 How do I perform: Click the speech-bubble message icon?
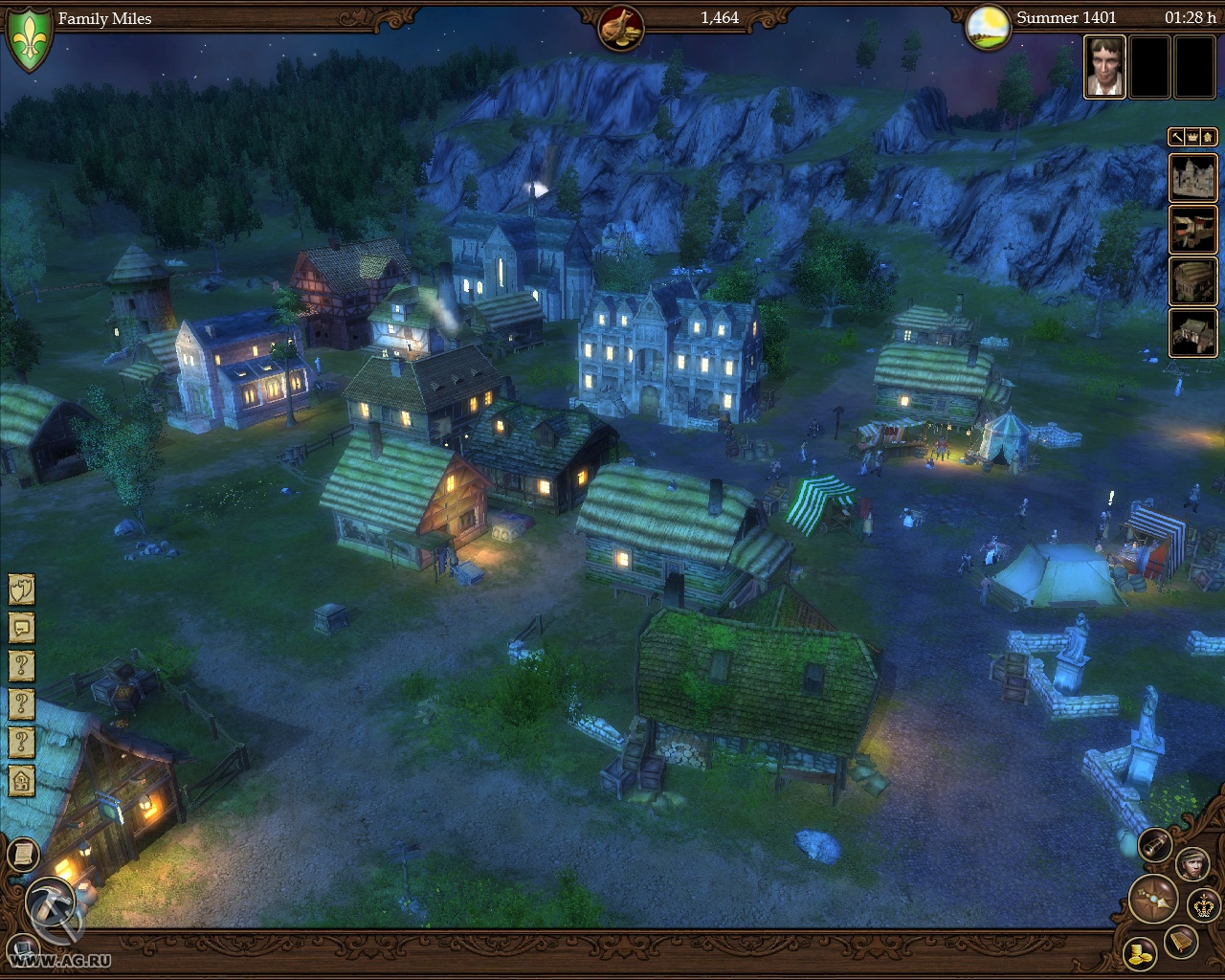[19, 628]
